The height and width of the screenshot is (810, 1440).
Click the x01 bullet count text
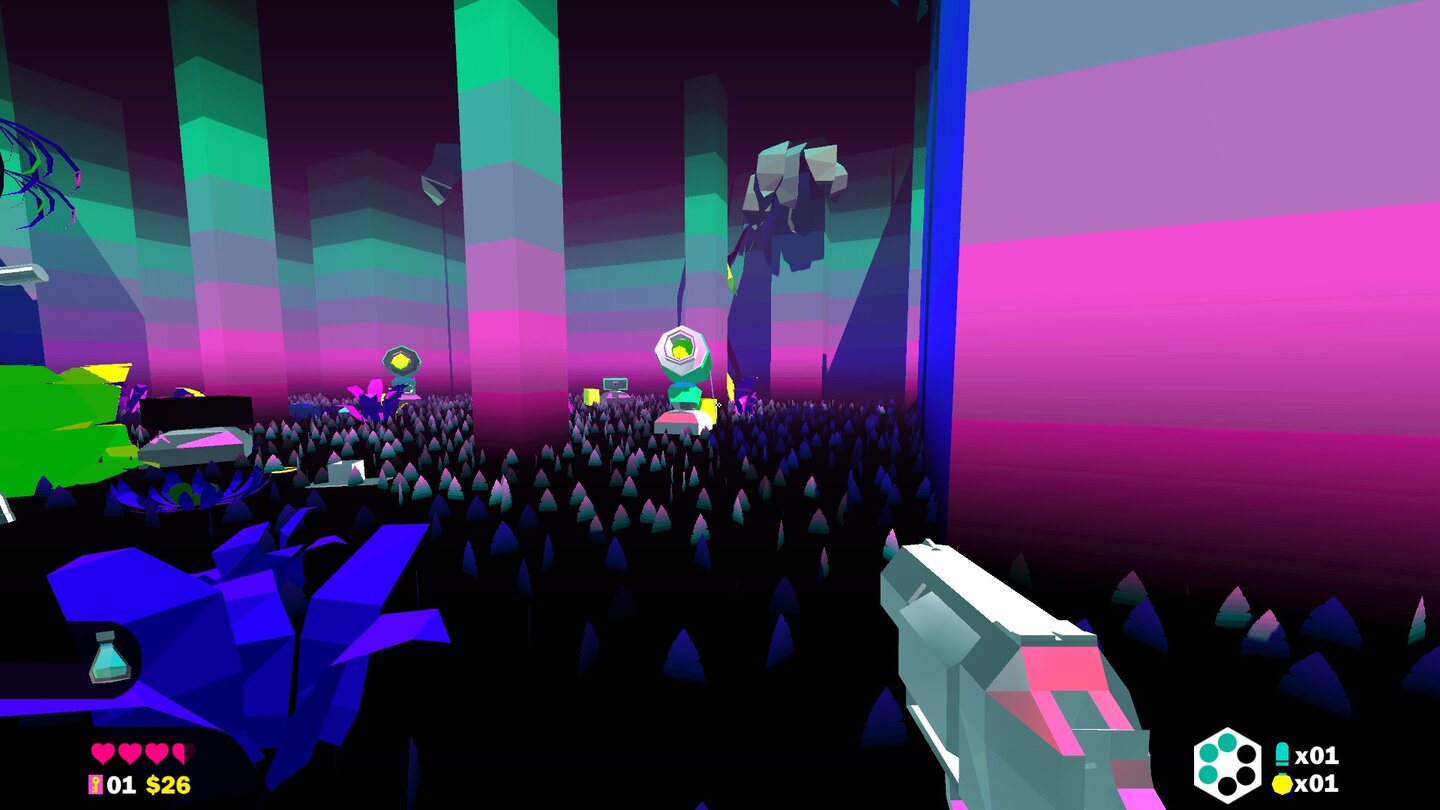pos(1317,755)
